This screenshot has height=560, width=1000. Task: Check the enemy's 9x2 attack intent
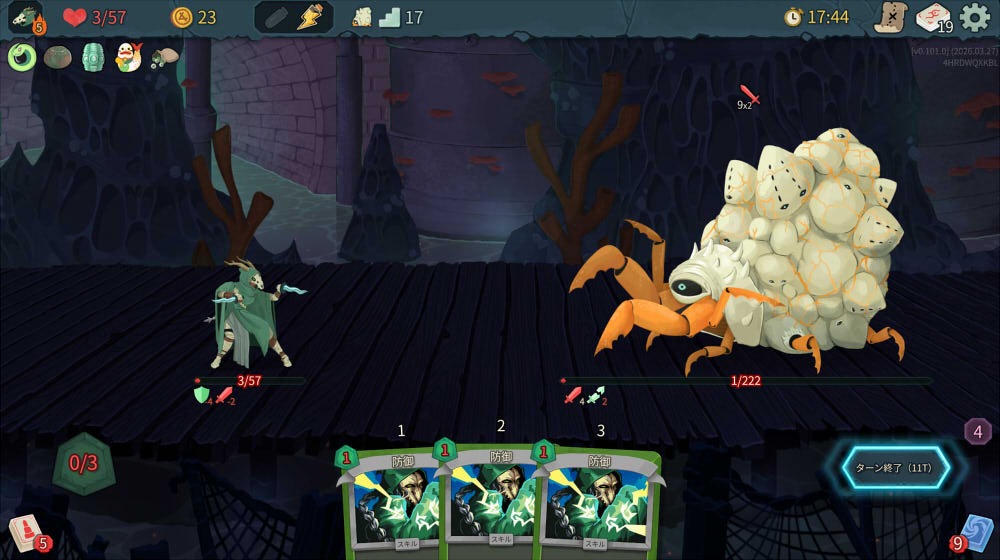pyautogui.click(x=748, y=97)
